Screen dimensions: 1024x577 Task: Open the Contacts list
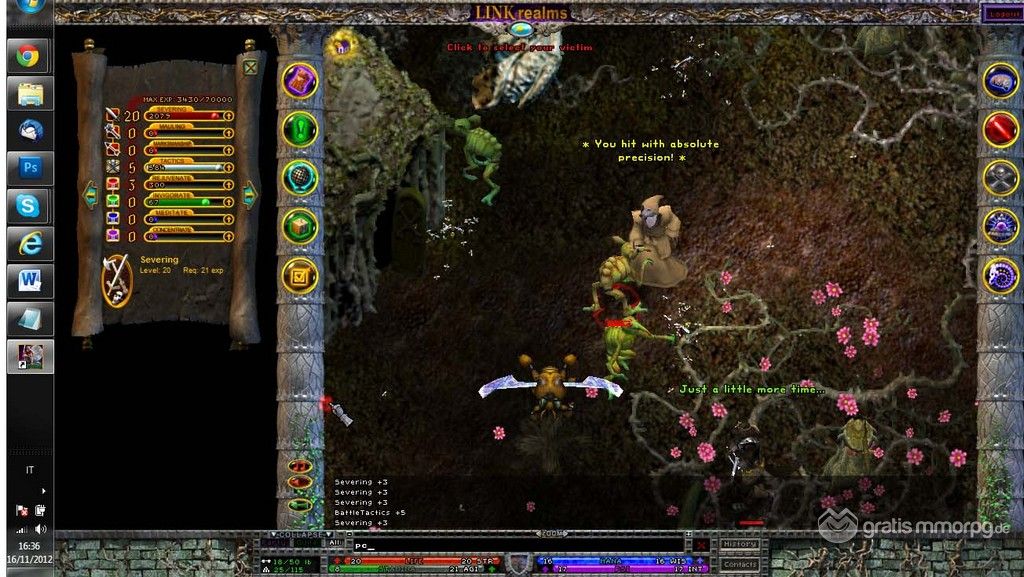pyautogui.click(x=740, y=564)
